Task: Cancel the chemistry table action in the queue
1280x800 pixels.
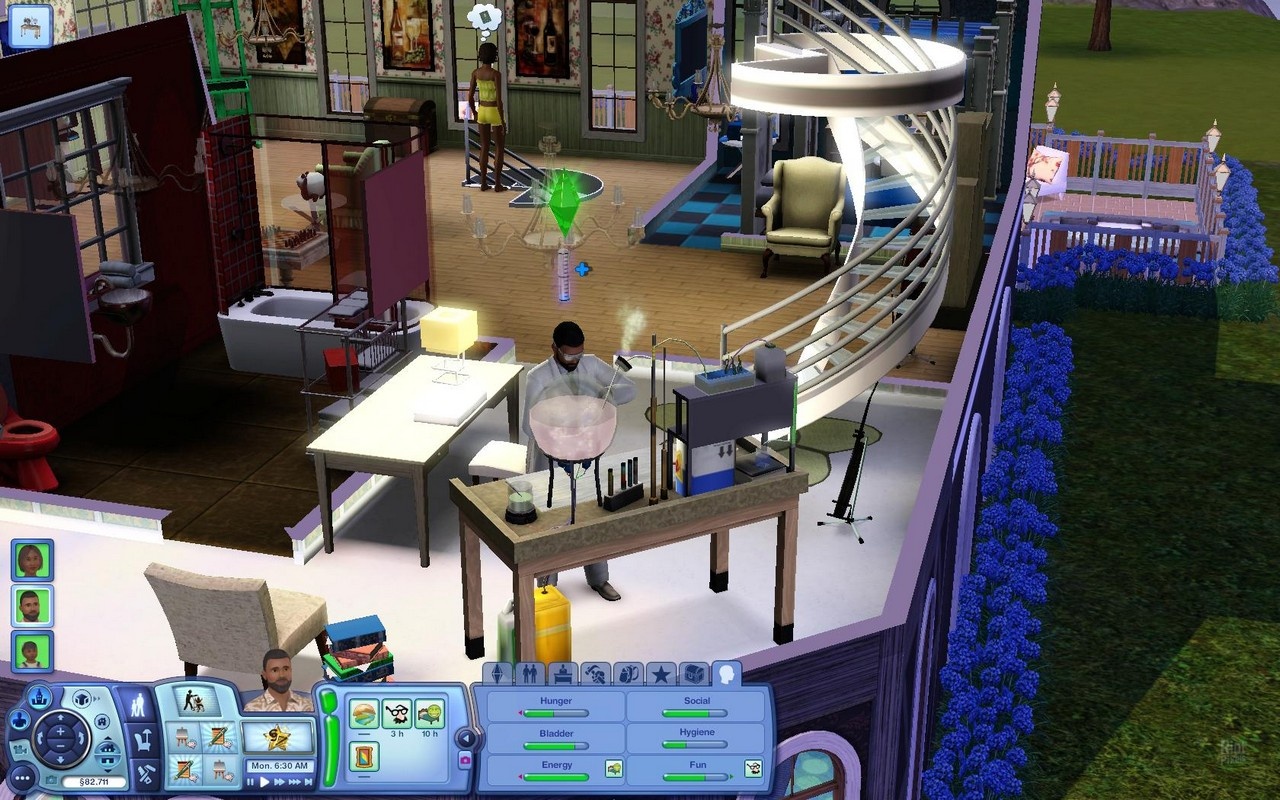Action: [198, 700]
